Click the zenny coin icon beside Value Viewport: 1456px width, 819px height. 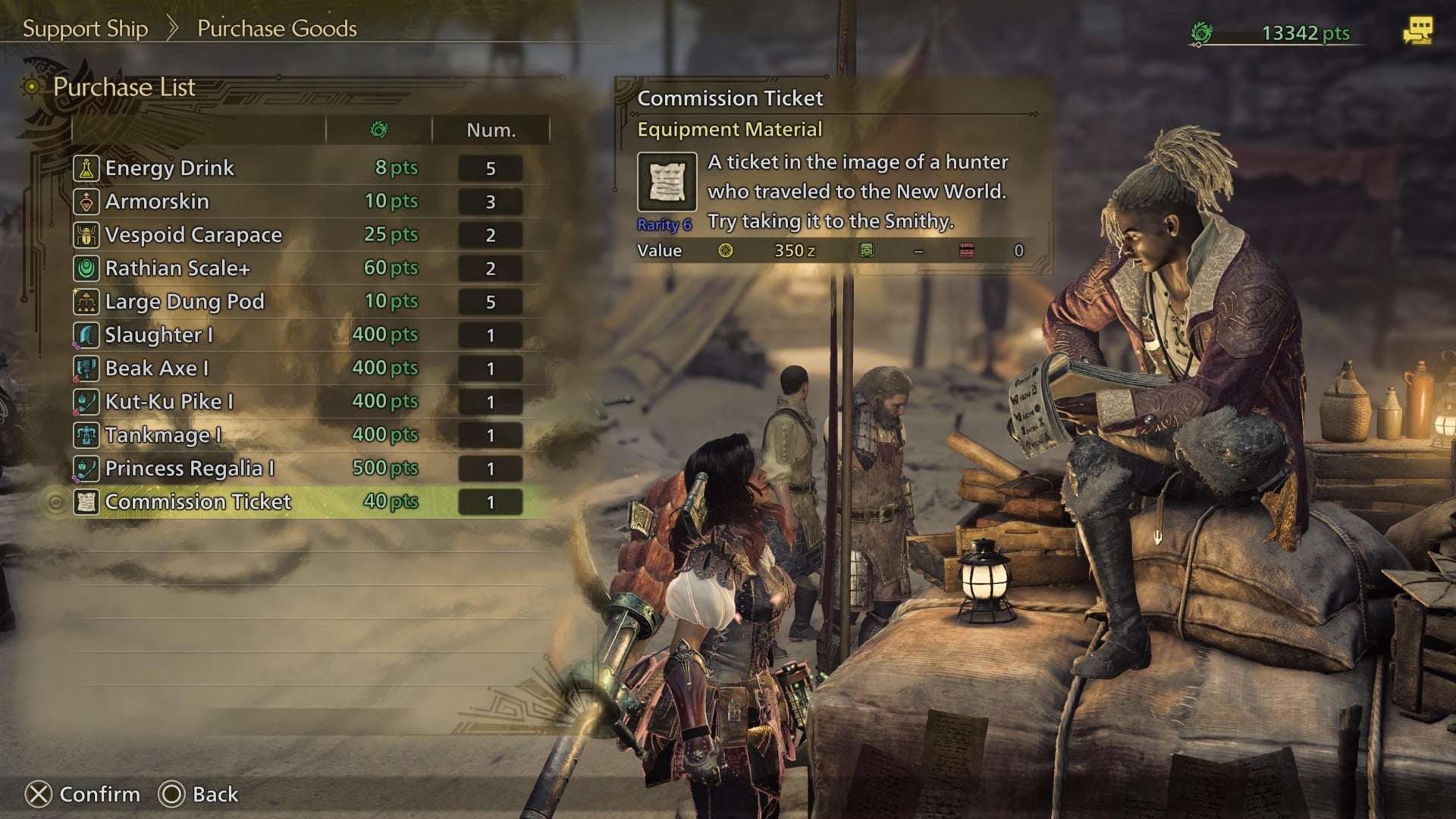(x=726, y=250)
